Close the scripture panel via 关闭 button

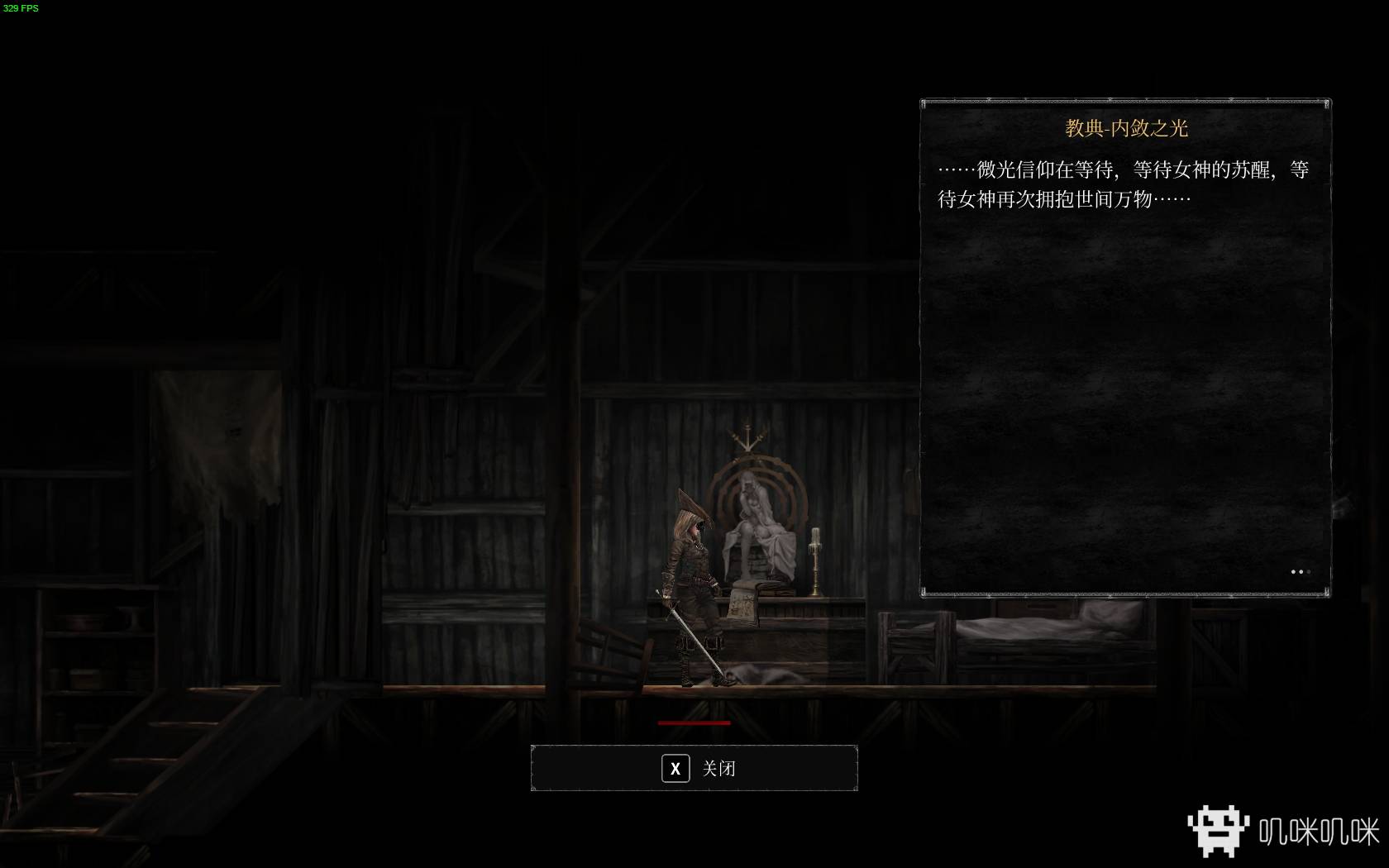click(x=694, y=769)
